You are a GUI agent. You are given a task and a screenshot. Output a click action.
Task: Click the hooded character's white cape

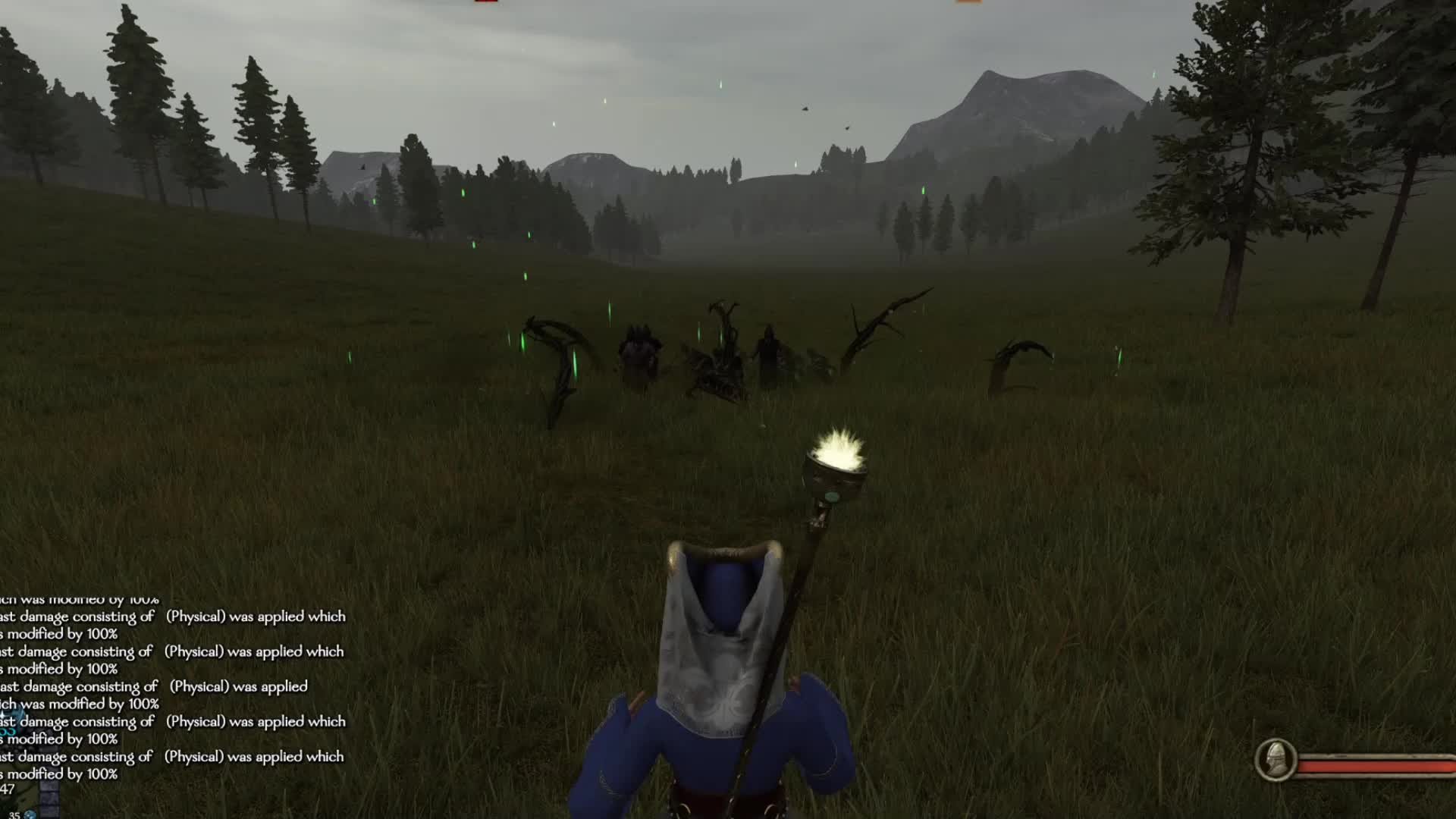(720, 652)
